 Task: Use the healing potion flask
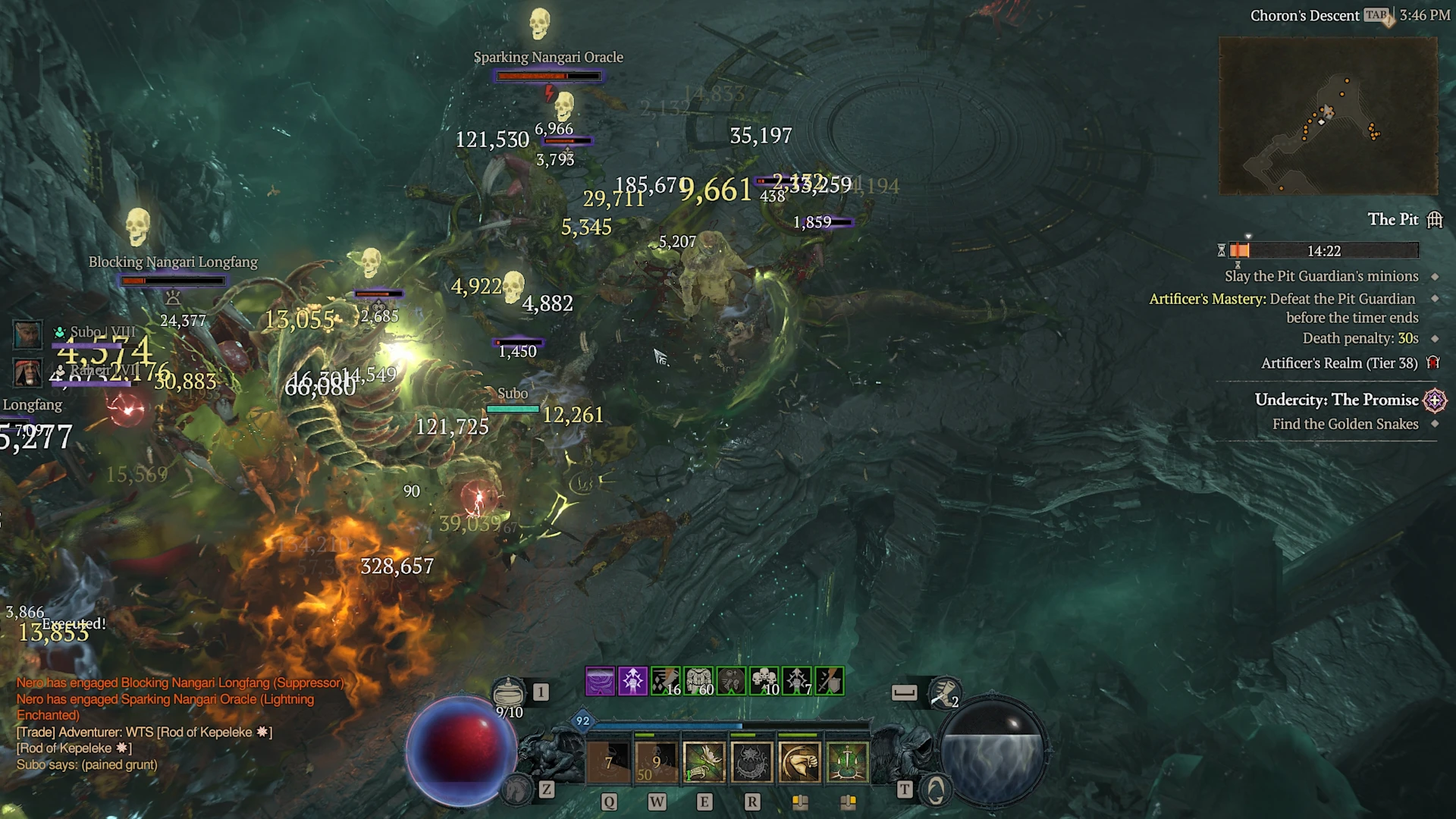tap(508, 692)
